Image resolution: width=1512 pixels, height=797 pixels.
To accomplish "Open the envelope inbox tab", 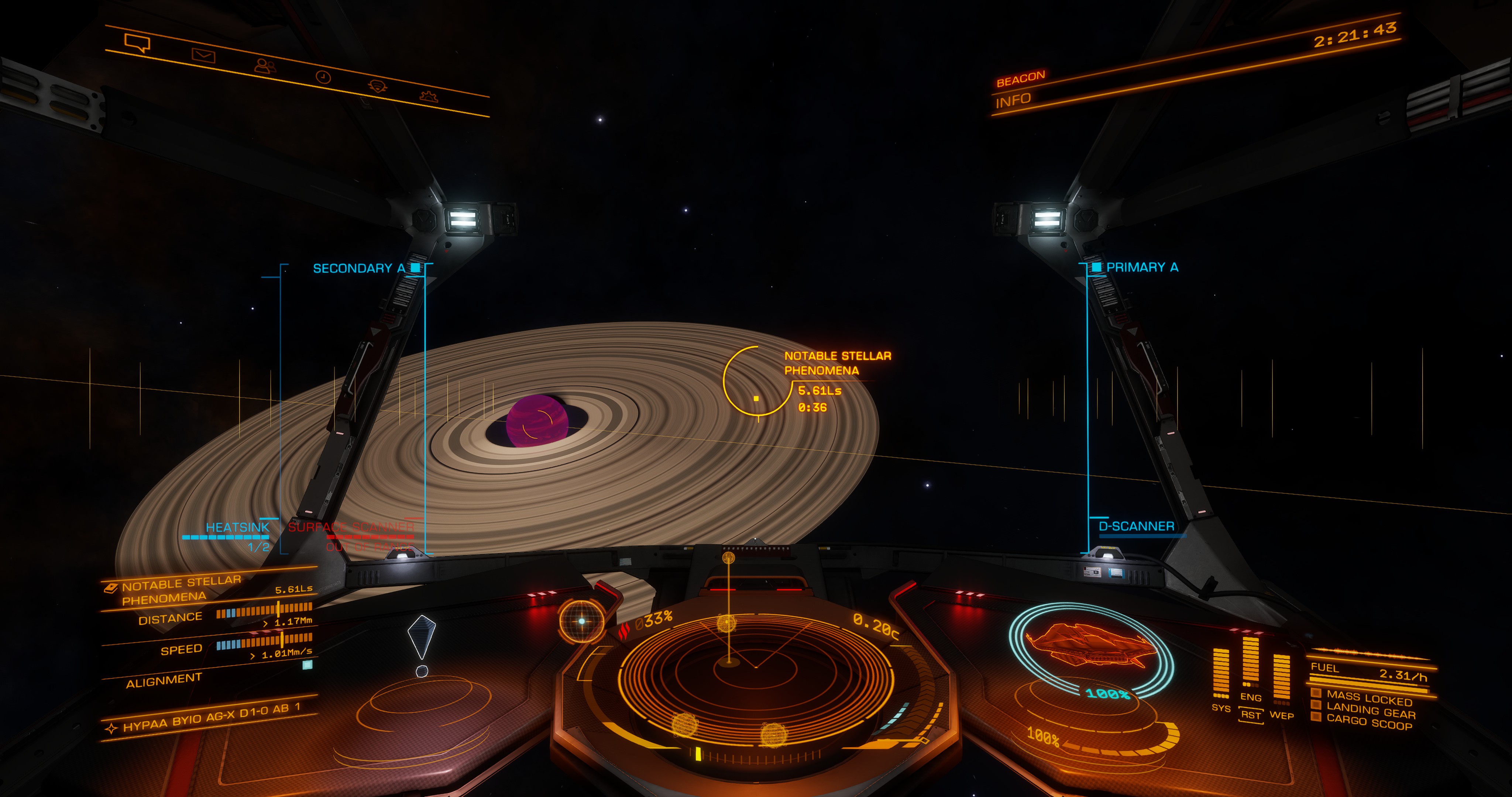I will pyautogui.click(x=203, y=56).
